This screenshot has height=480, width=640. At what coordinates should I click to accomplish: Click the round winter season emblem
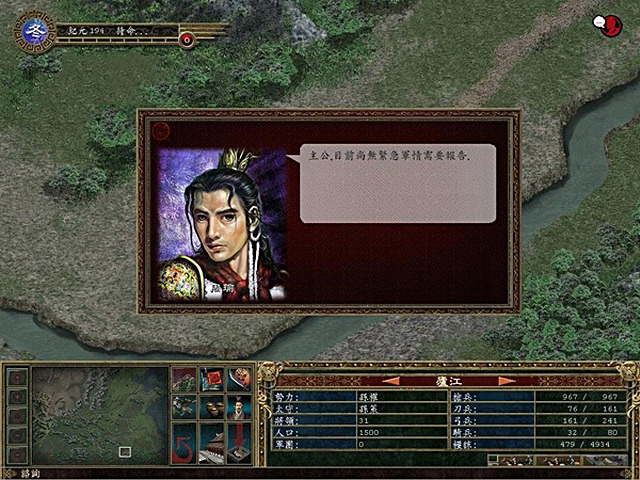coord(36,32)
